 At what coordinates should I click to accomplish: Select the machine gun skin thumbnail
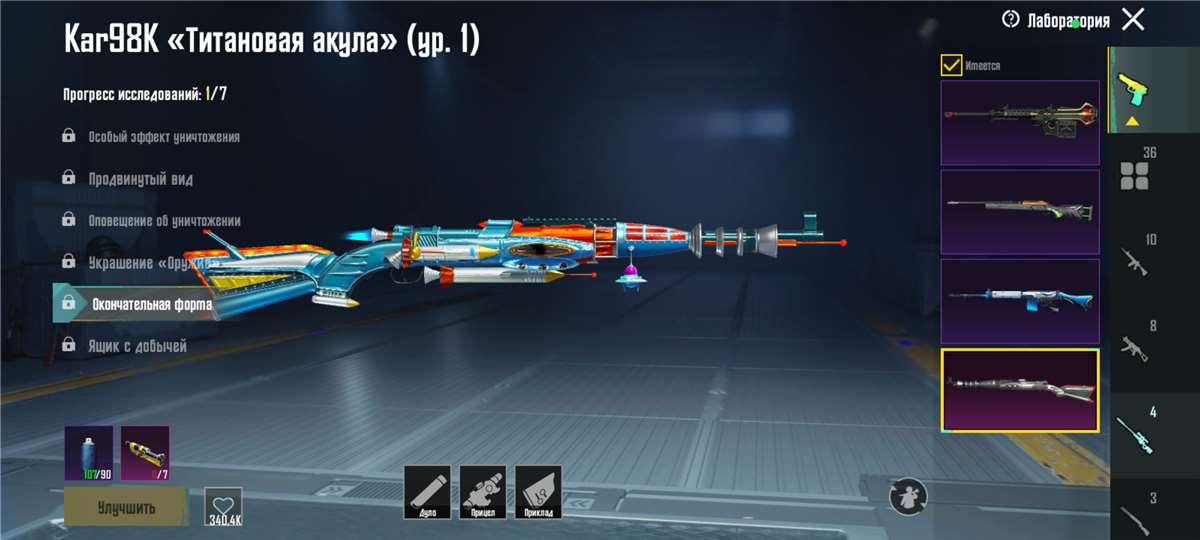click(1020, 122)
